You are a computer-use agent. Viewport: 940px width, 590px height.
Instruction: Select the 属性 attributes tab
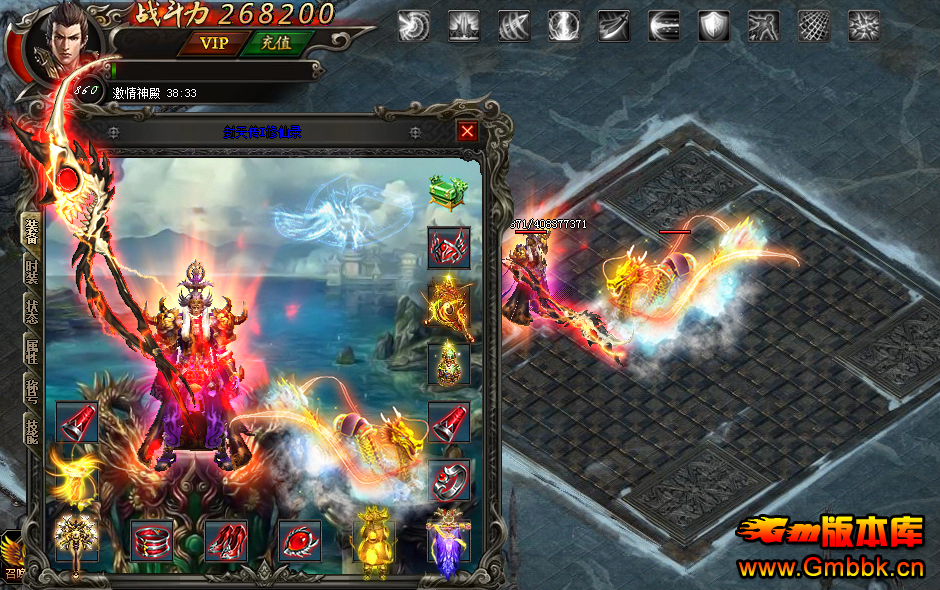(31, 350)
